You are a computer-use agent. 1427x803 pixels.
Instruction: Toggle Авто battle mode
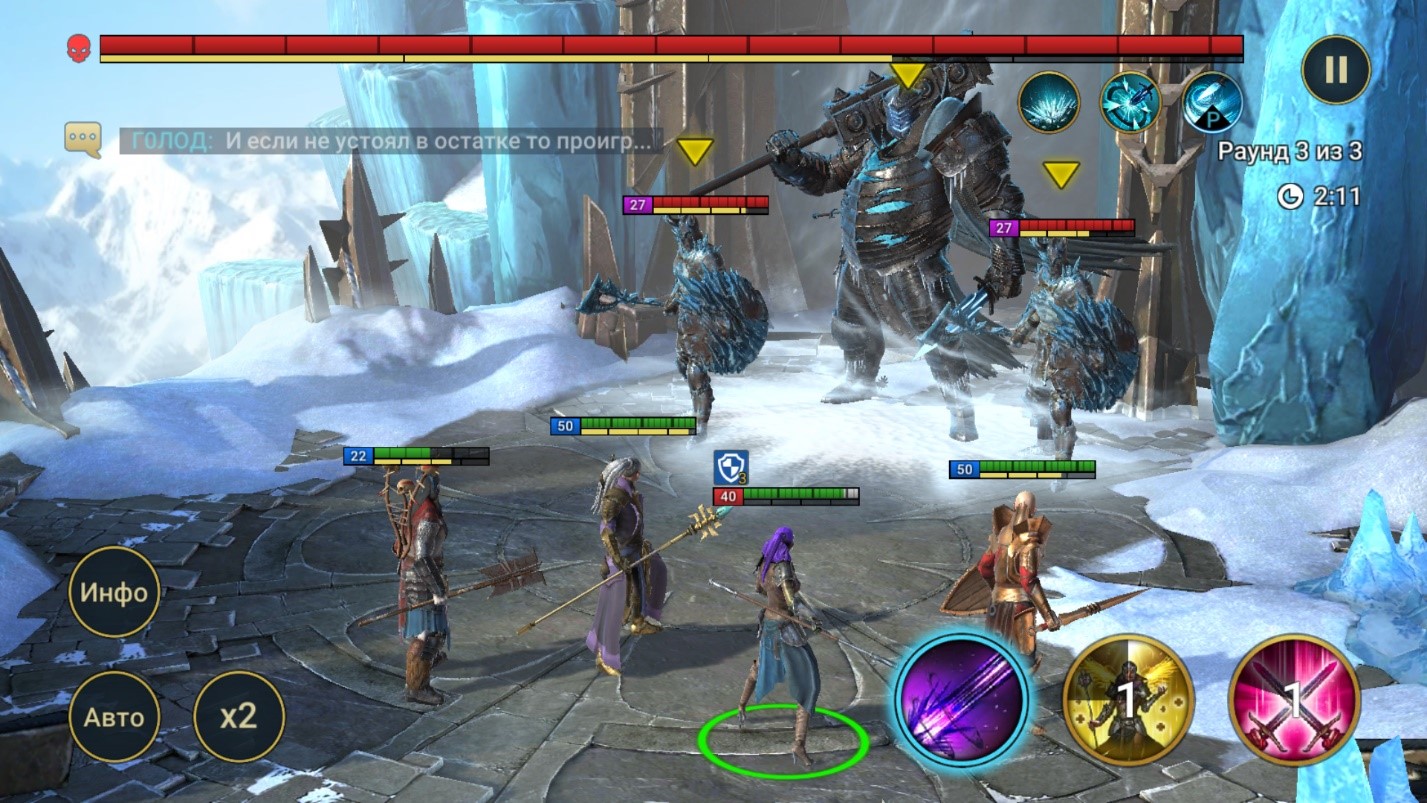tap(114, 716)
